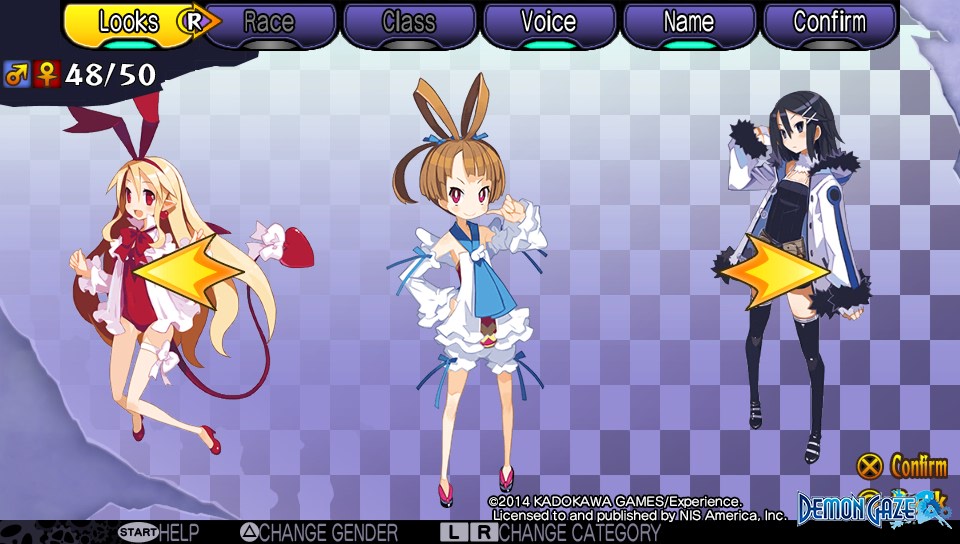960x544 pixels.
Task: Open the Confirm tab
Action: (x=829, y=23)
